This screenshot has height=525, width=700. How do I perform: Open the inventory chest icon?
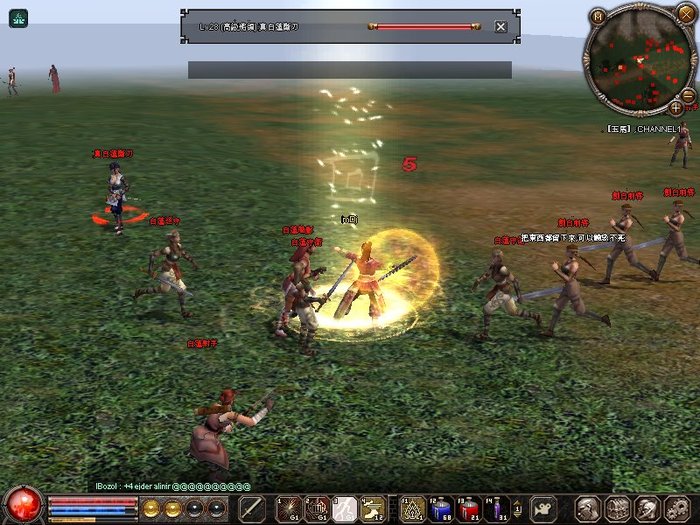click(x=618, y=507)
